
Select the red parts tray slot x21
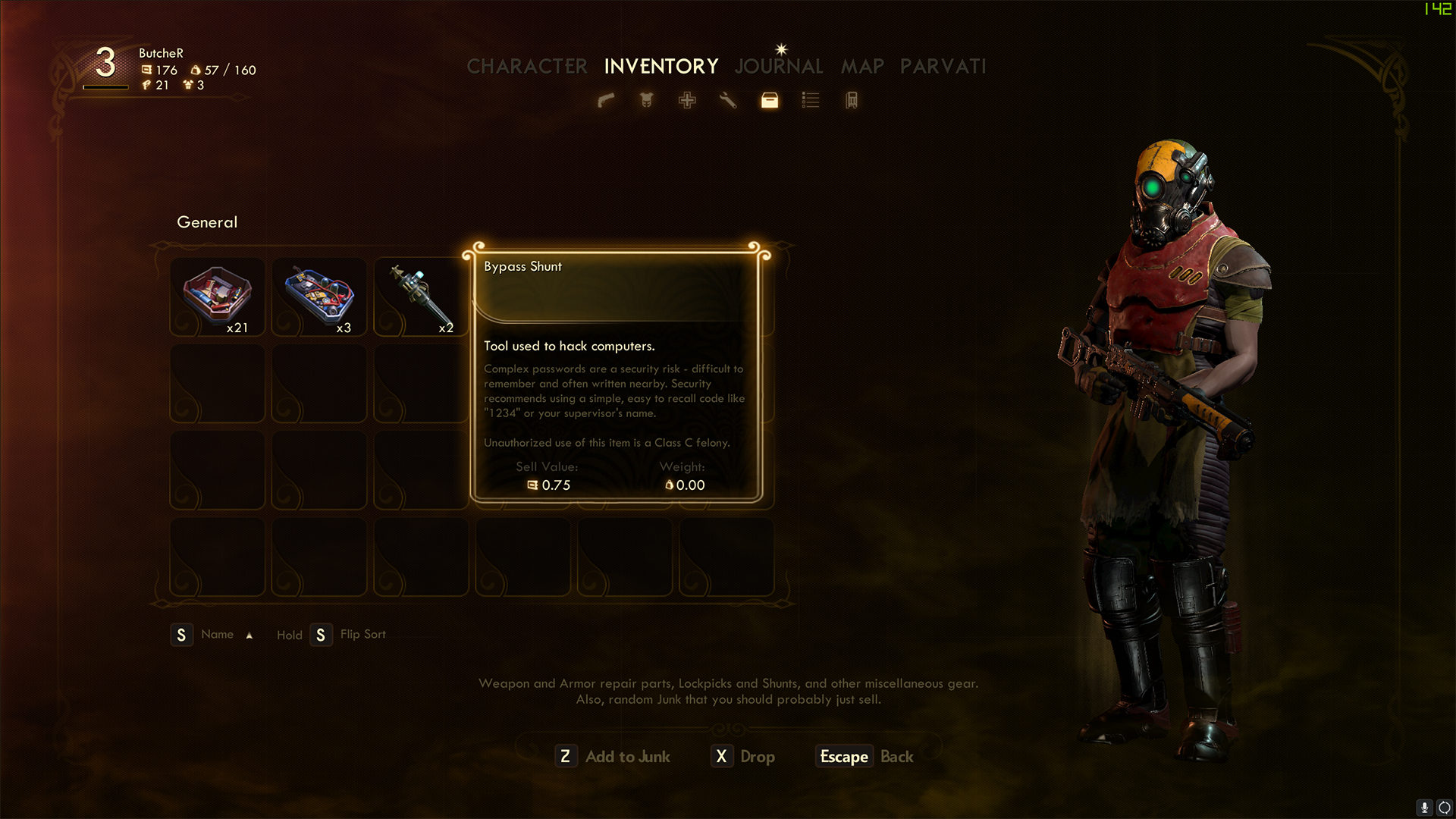click(218, 297)
